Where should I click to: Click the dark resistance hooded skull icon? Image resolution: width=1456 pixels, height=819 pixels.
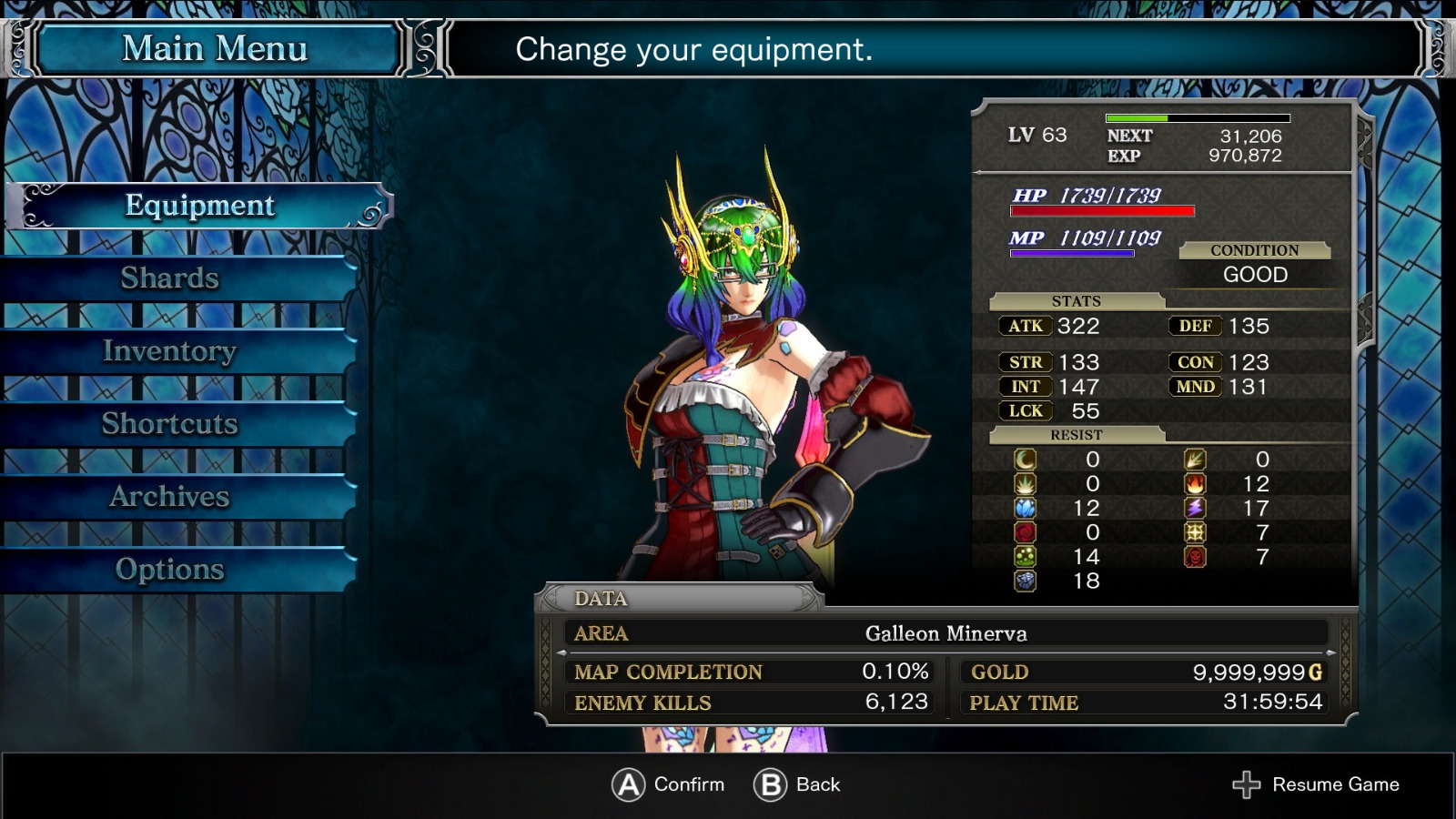point(1196,557)
